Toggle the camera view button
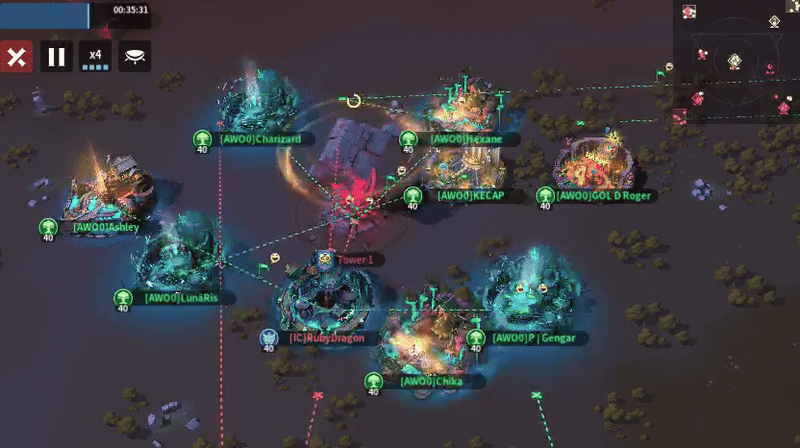The height and width of the screenshot is (448, 800). coord(135,56)
